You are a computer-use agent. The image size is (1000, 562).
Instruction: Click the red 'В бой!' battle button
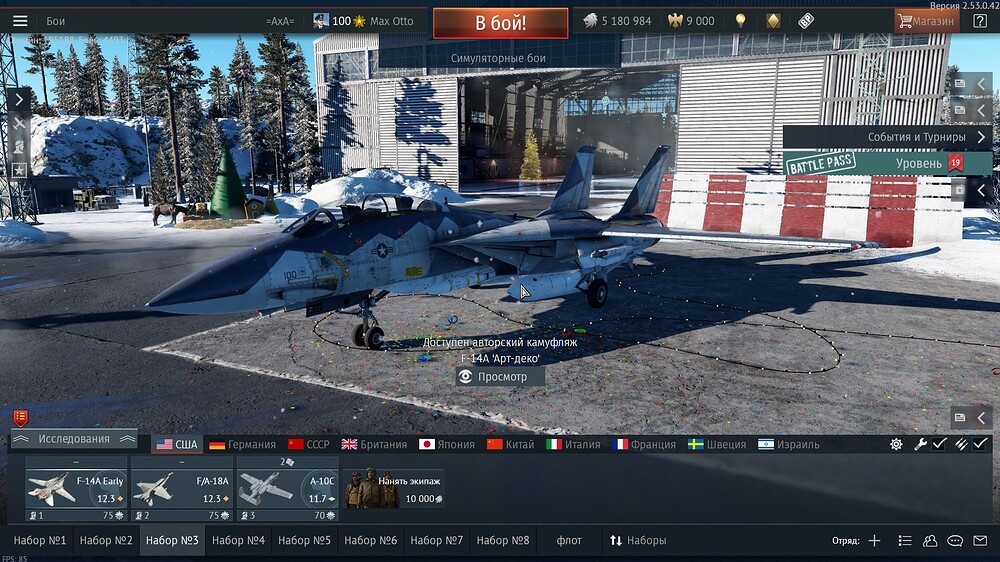point(500,22)
